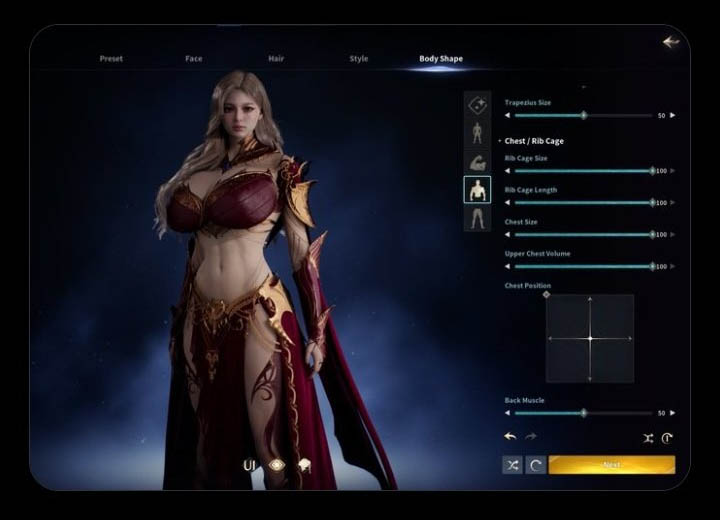The image size is (720, 520).
Task: Click inside the Chest Position grid
Action: point(590,338)
